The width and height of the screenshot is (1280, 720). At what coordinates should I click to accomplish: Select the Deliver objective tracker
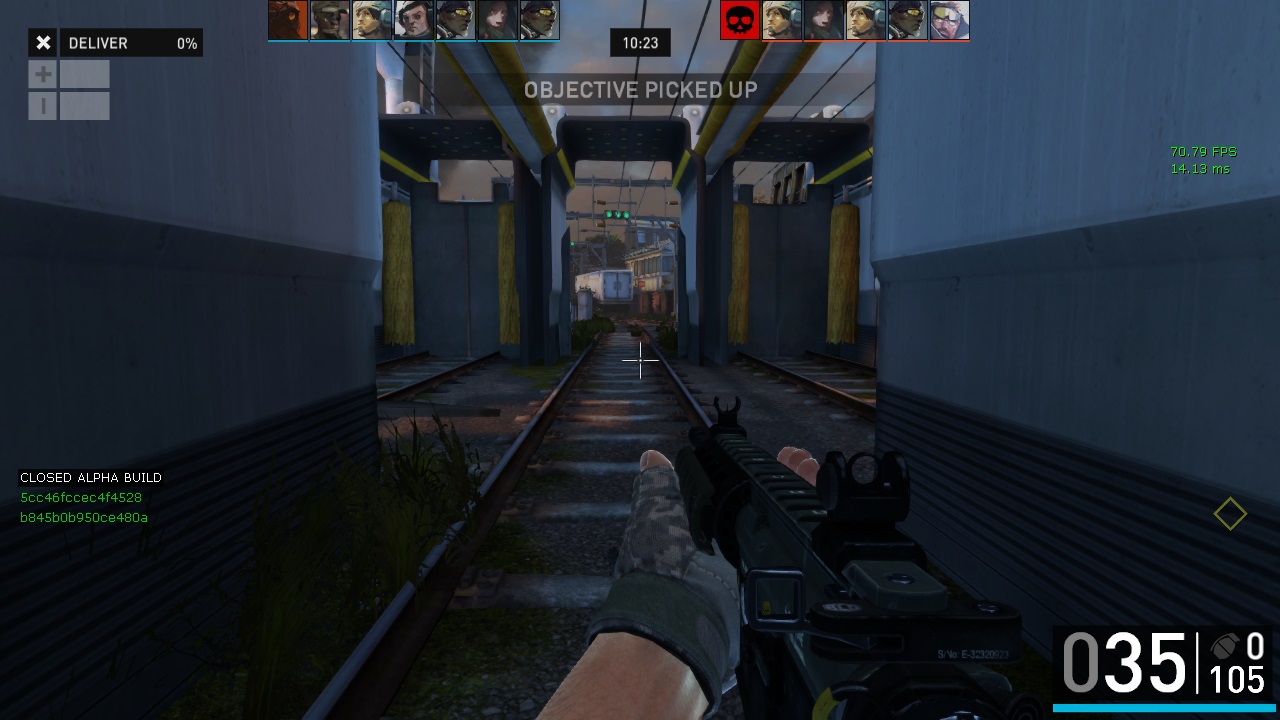pyautogui.click(x=131, y=43)
